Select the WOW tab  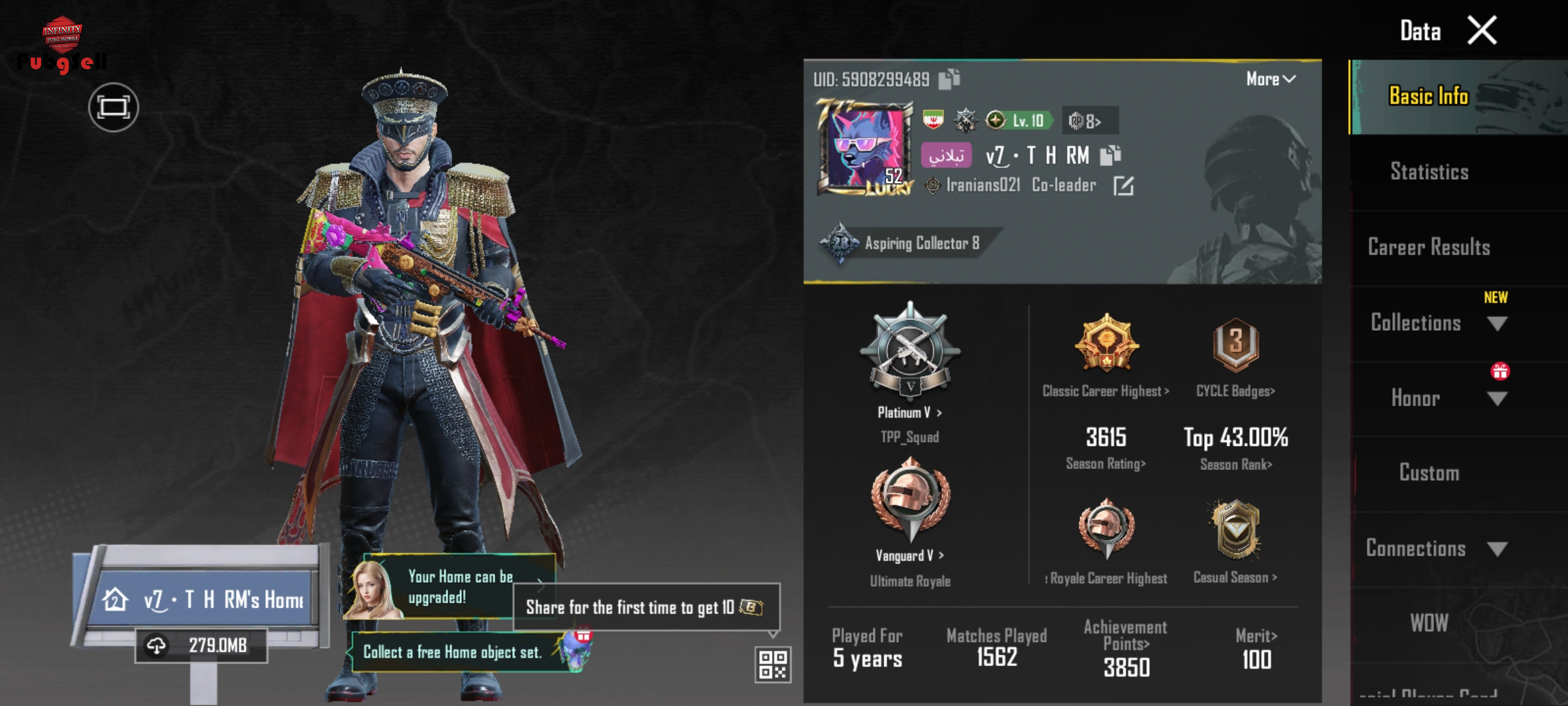click(1429, 623)
